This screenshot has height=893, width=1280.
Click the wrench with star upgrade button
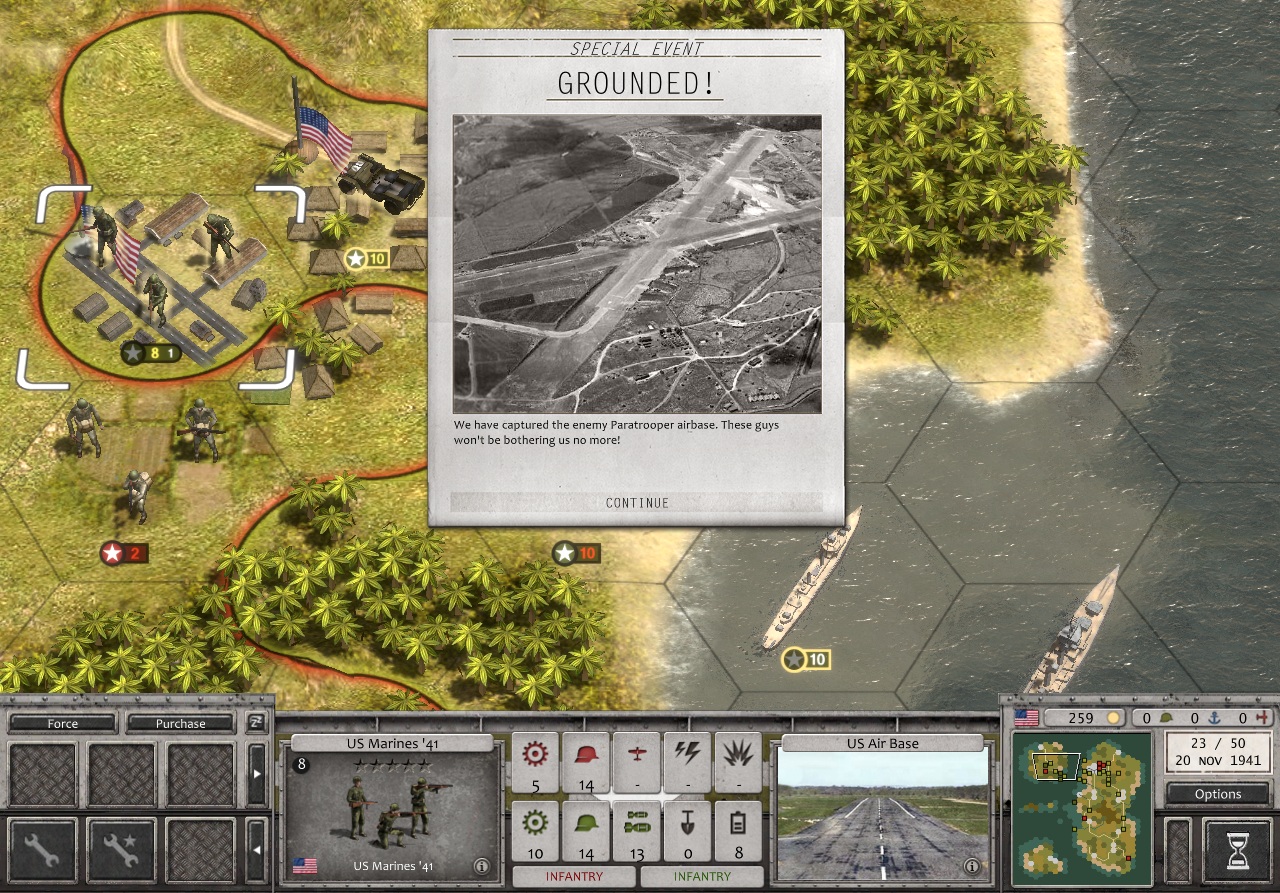[x=121, y=851]
